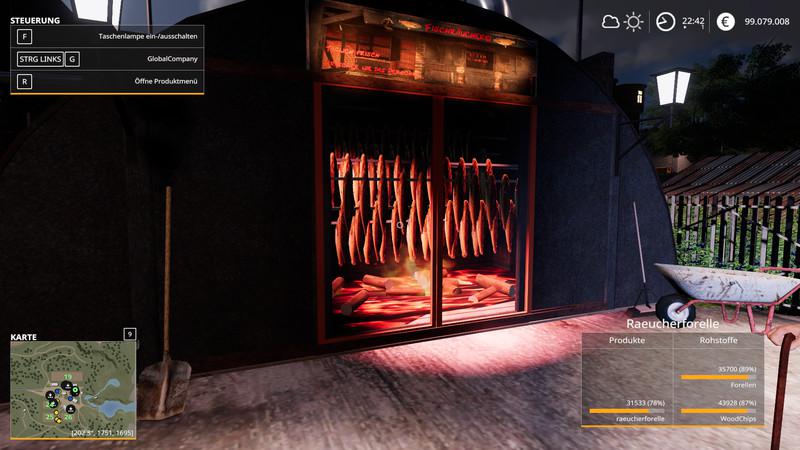This screenshot has width=800, height=450.
Task: Click the cloud weather icon
Action: [x=610, y=21]
